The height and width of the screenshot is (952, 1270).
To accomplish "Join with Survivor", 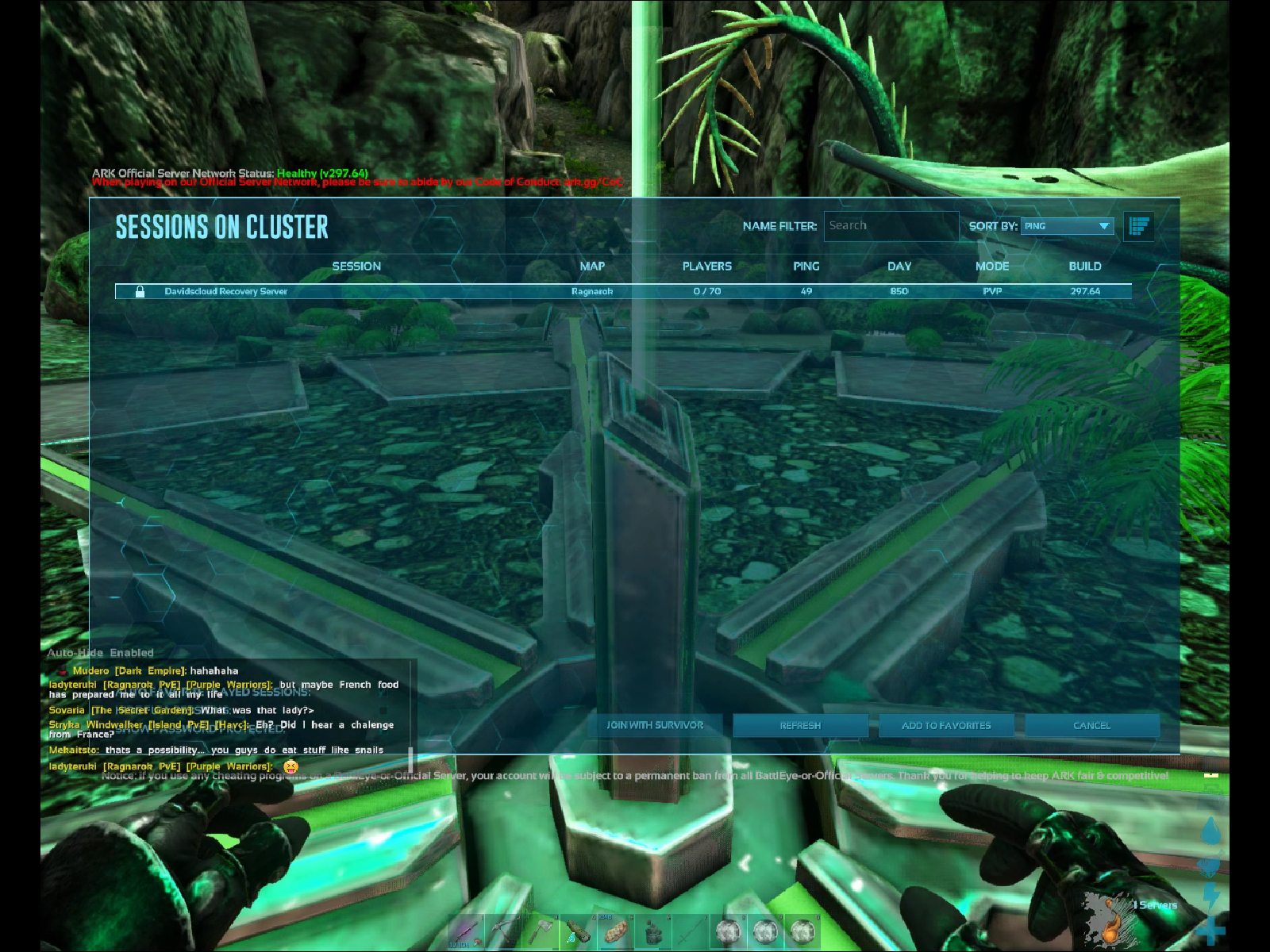I will 655,725.
